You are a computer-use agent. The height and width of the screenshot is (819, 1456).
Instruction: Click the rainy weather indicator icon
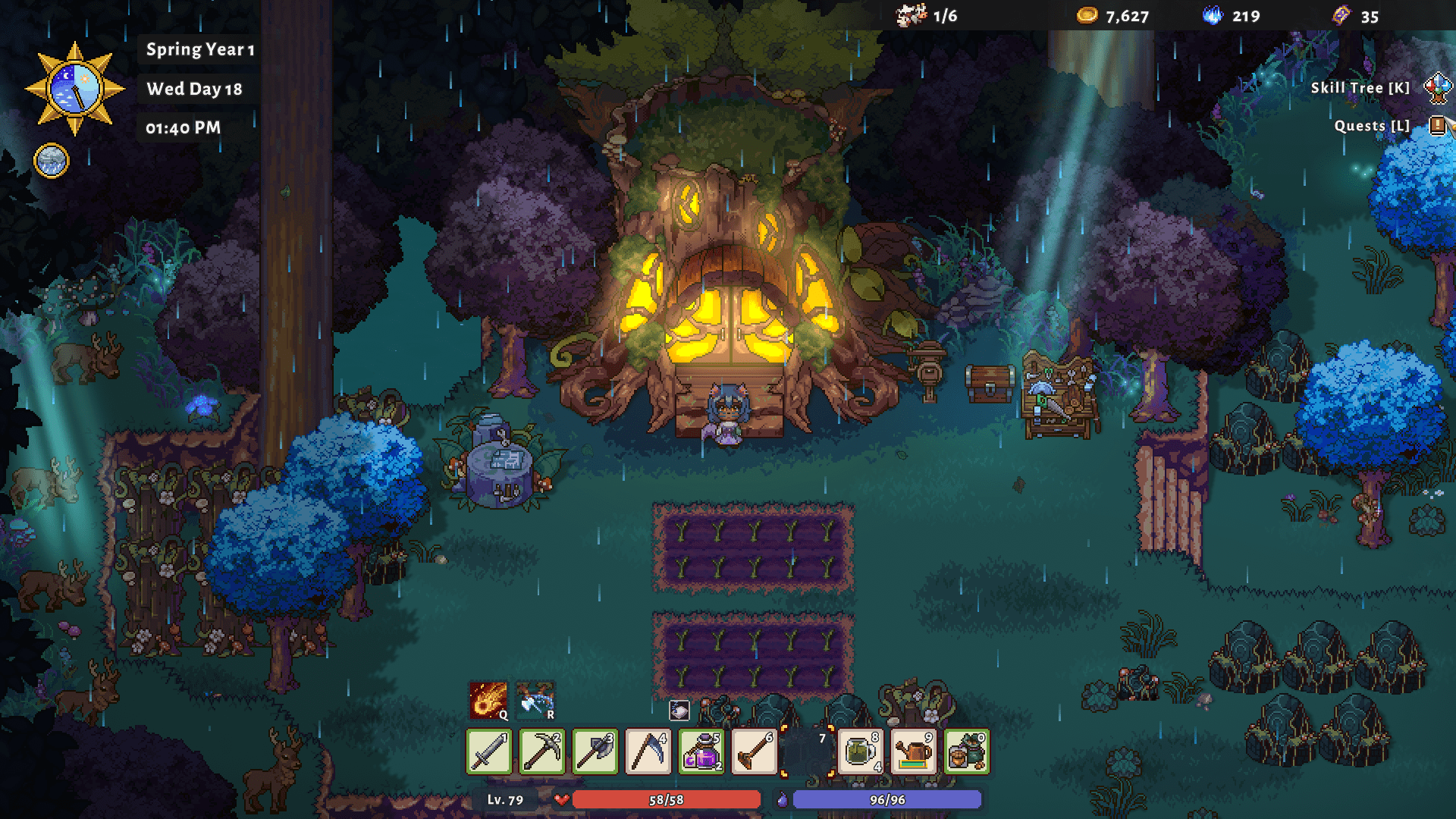(x=52, y=161)
